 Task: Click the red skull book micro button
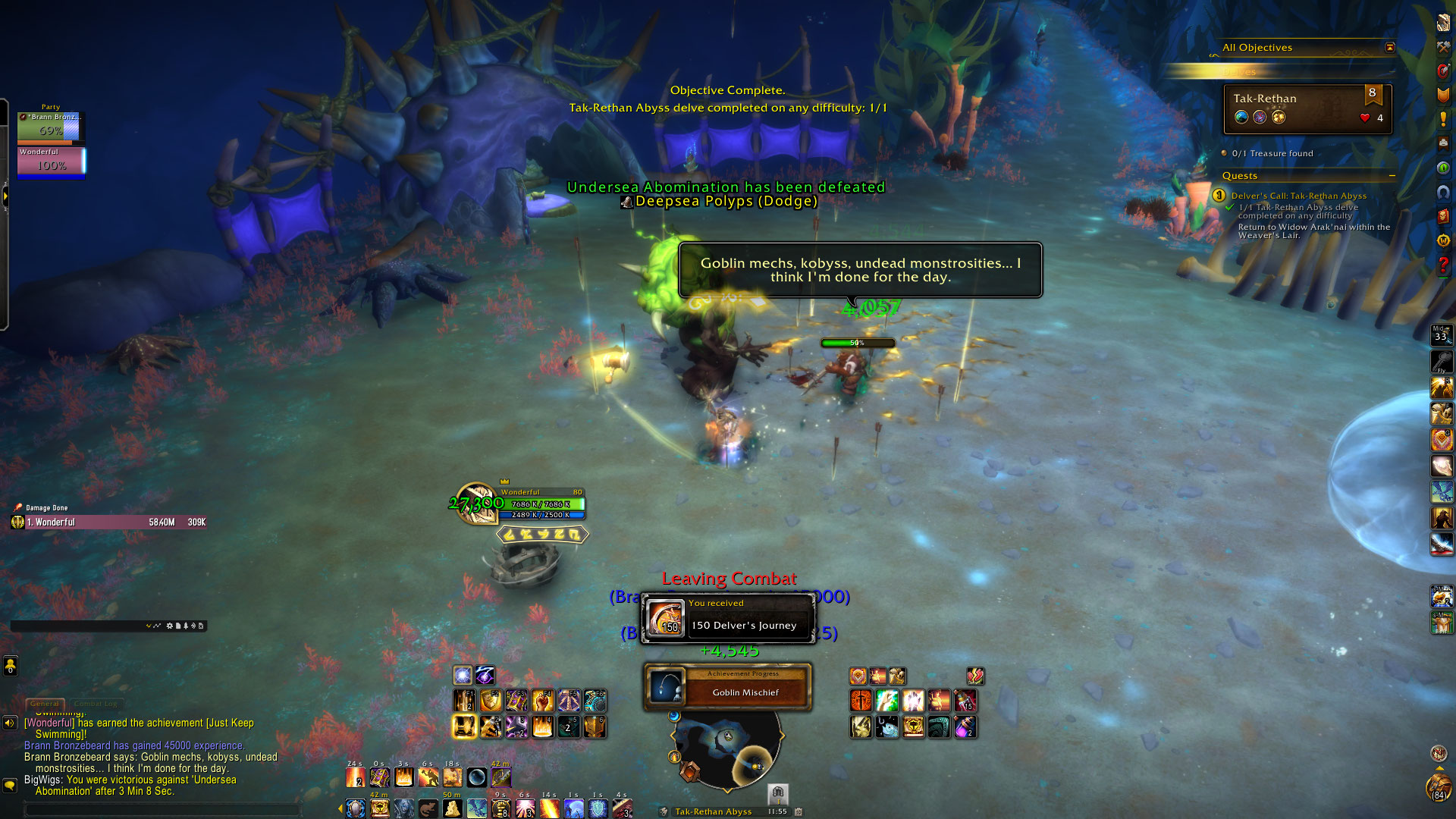tap(1443, 216)
